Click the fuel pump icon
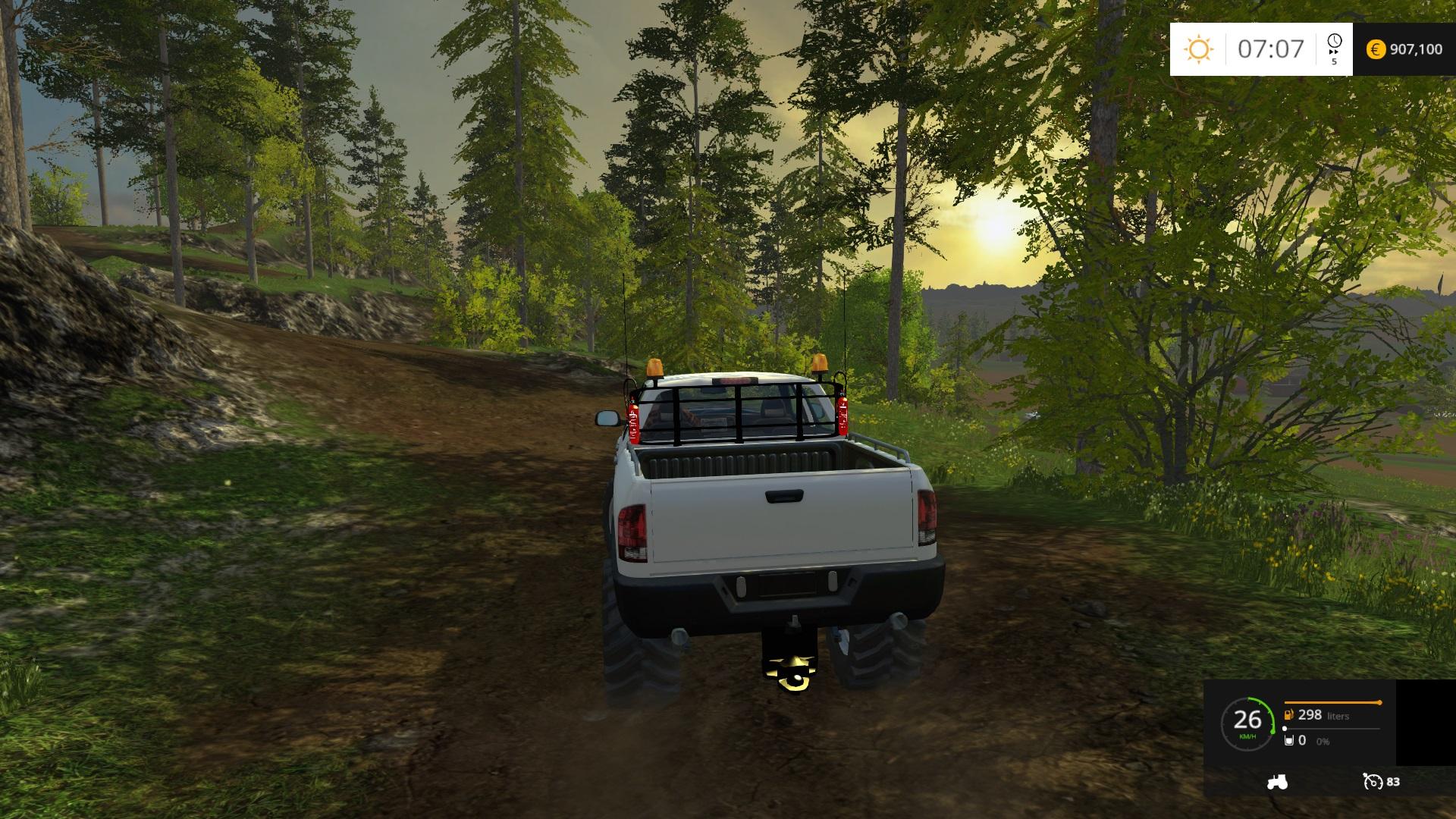The height and width of the screenshot is (819, 1456). [1288, 715]
